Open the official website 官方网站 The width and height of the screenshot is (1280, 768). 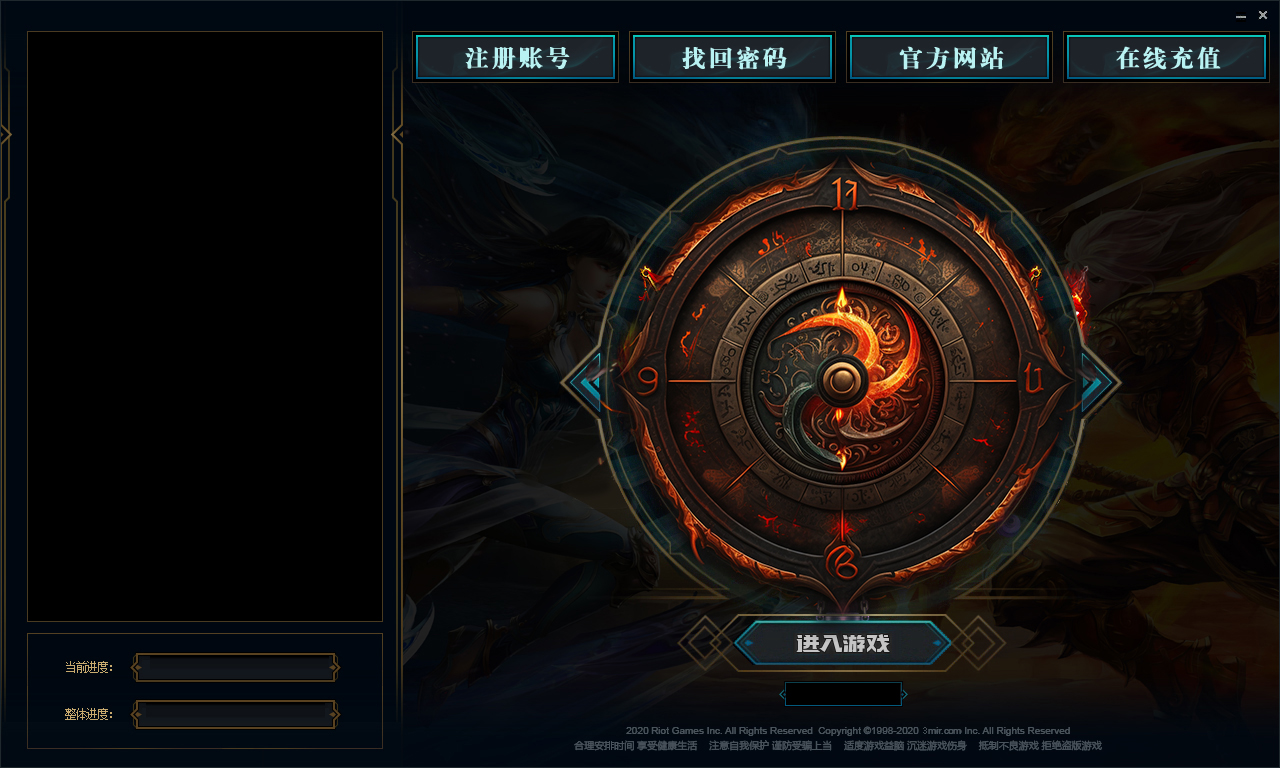pyautogui.click(x=949, y=57)
